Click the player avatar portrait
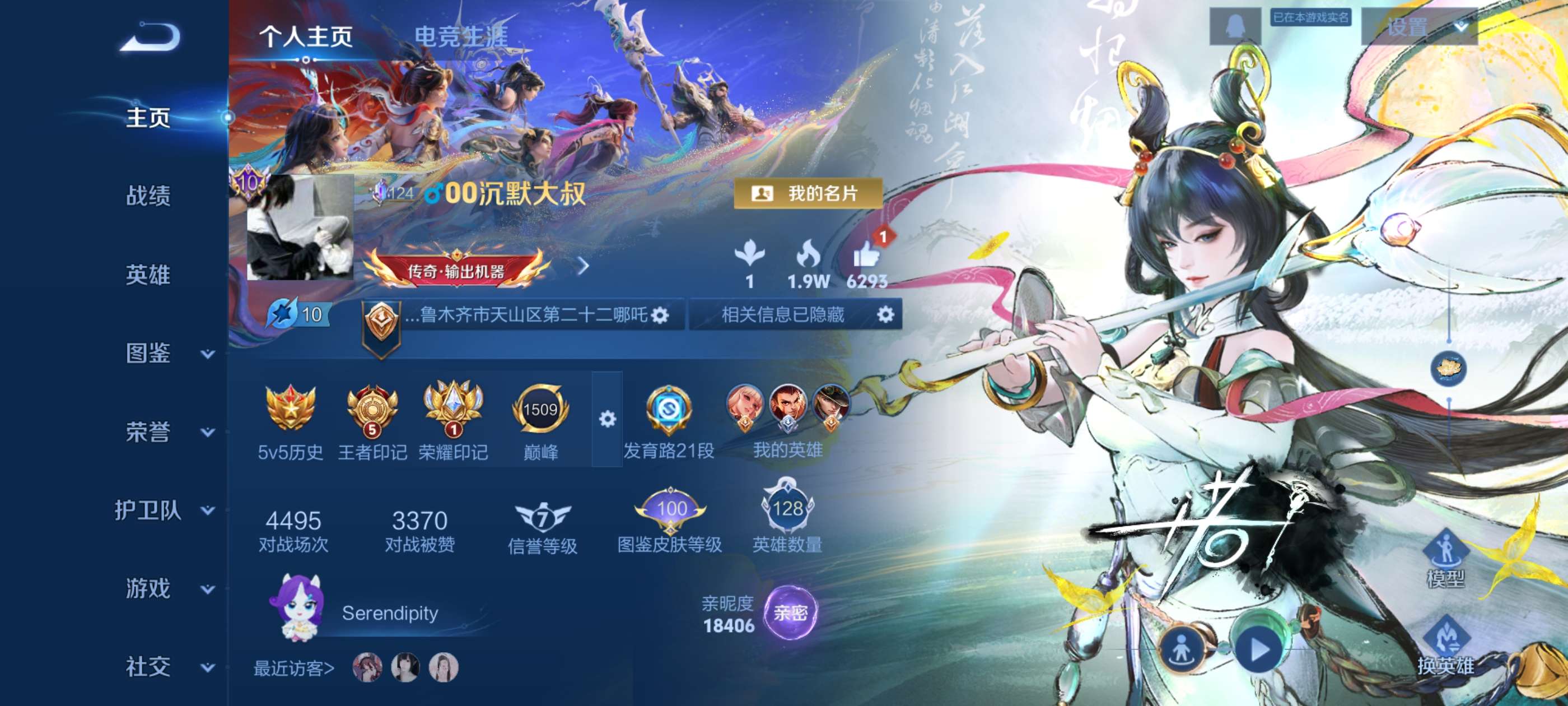The width and height of the screenshot is (1568, 706). pos(300,228)
